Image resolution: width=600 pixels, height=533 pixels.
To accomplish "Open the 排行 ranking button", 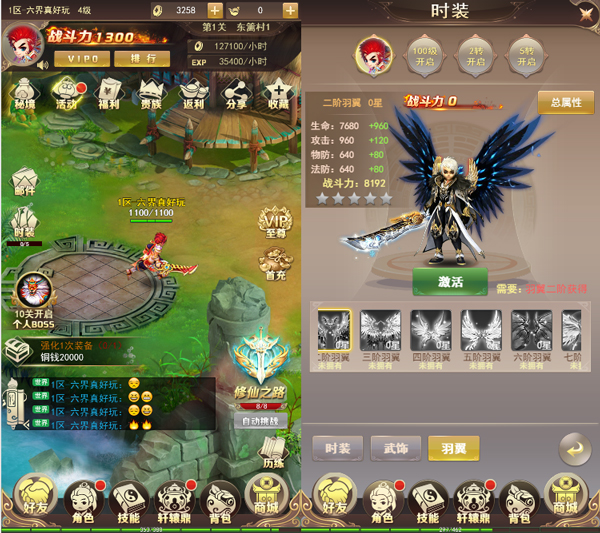I will 148,58.
